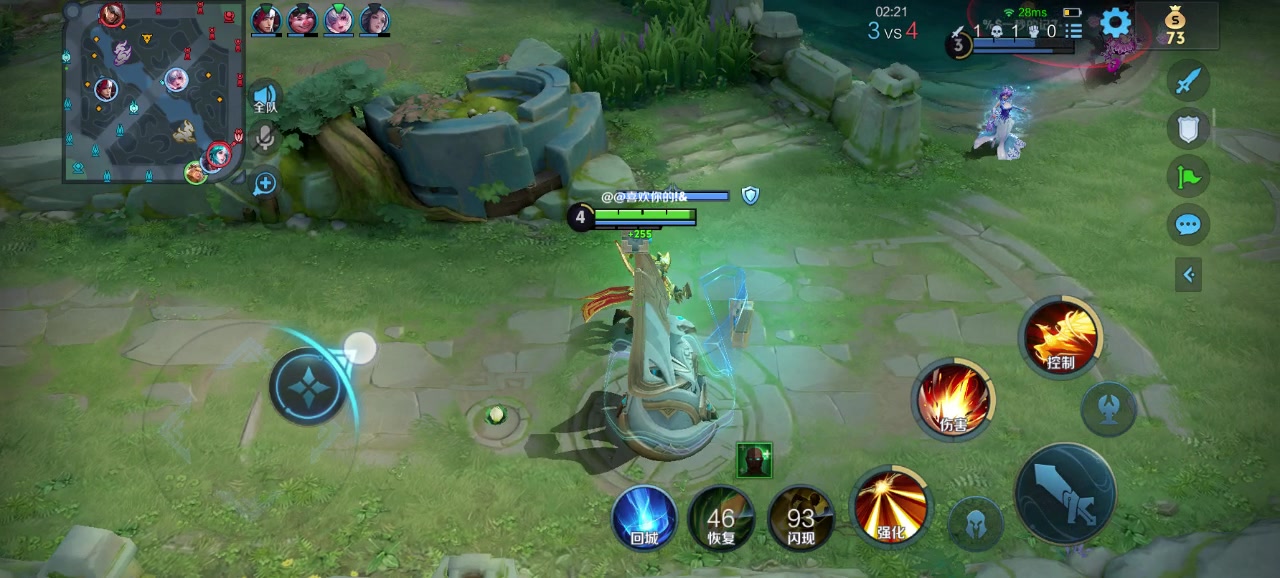Viewport: 1280px width, 578px height.
Task: Open the chat bubble quick messages
Action: tap(1188, 224)
